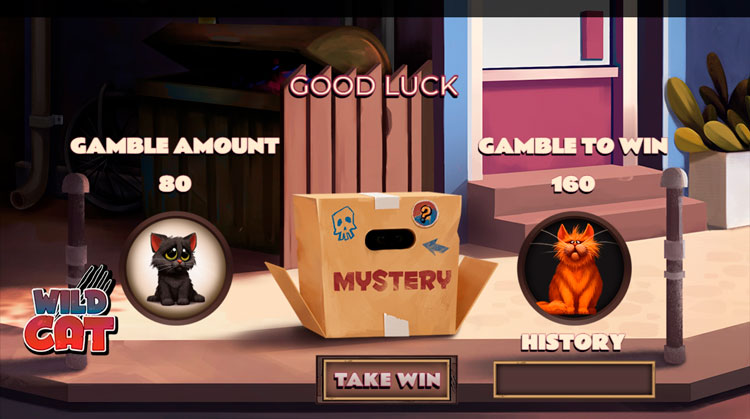Pick the orange cat gamble option
Screen dimensions: 750x419
coord(573,267)
